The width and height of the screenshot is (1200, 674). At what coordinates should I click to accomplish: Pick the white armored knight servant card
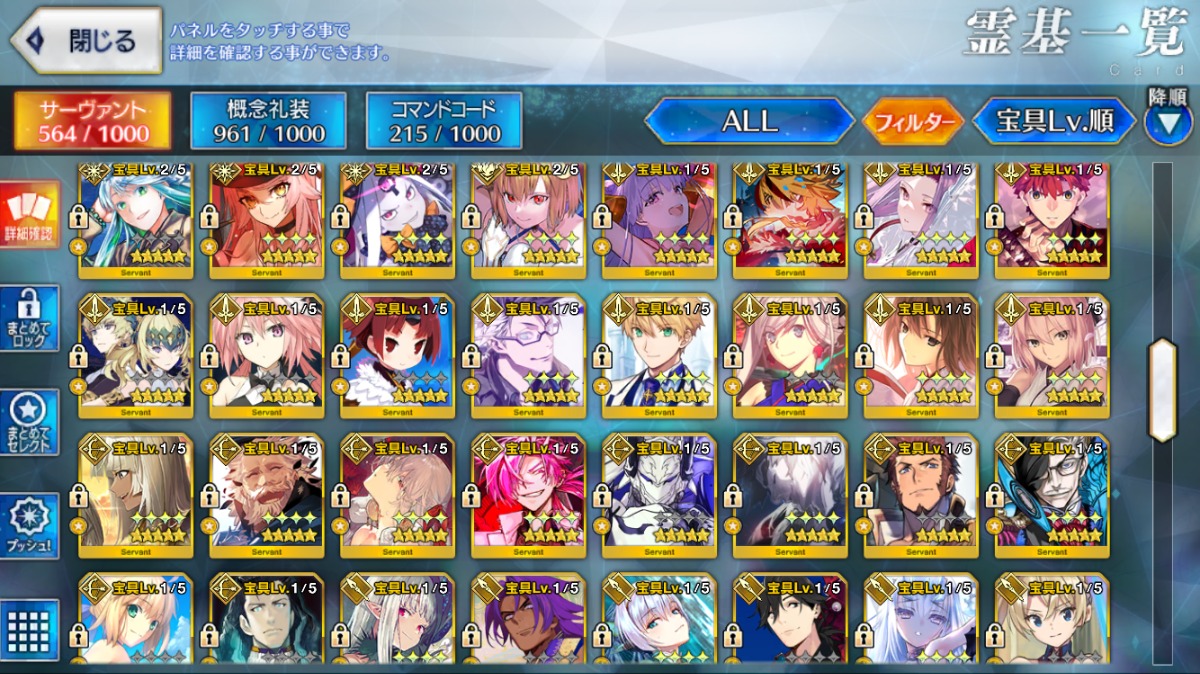coord(659,490)
